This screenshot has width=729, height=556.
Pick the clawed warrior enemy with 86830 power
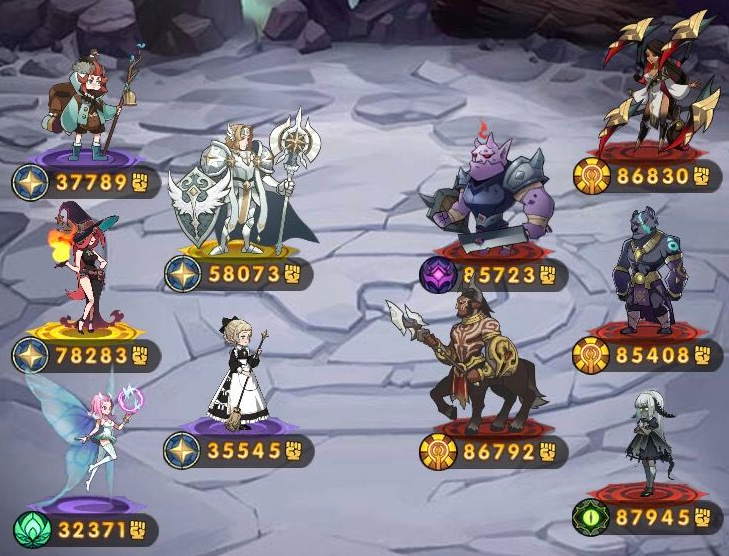tap(653, 88)
